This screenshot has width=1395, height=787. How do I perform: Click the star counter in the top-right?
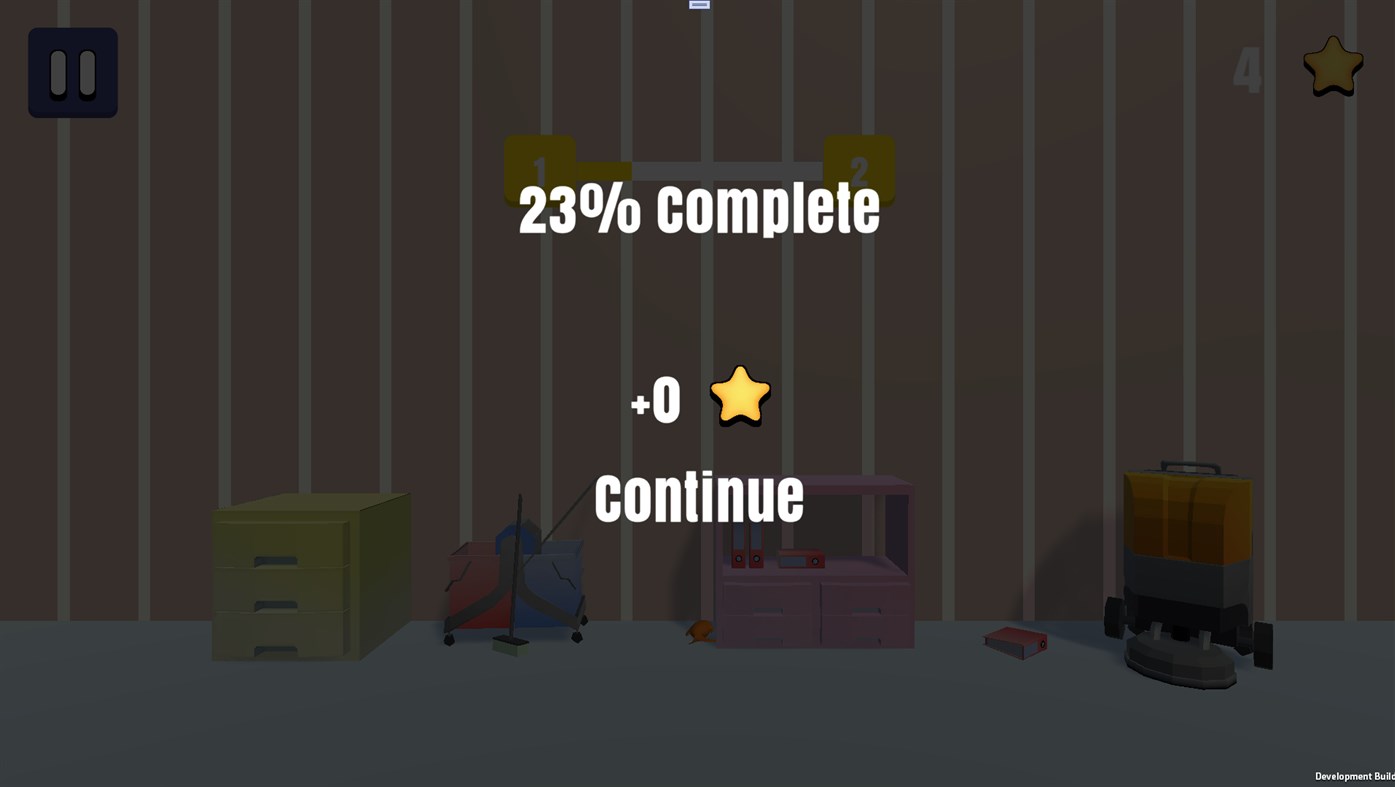click(x=1332, y=64)
